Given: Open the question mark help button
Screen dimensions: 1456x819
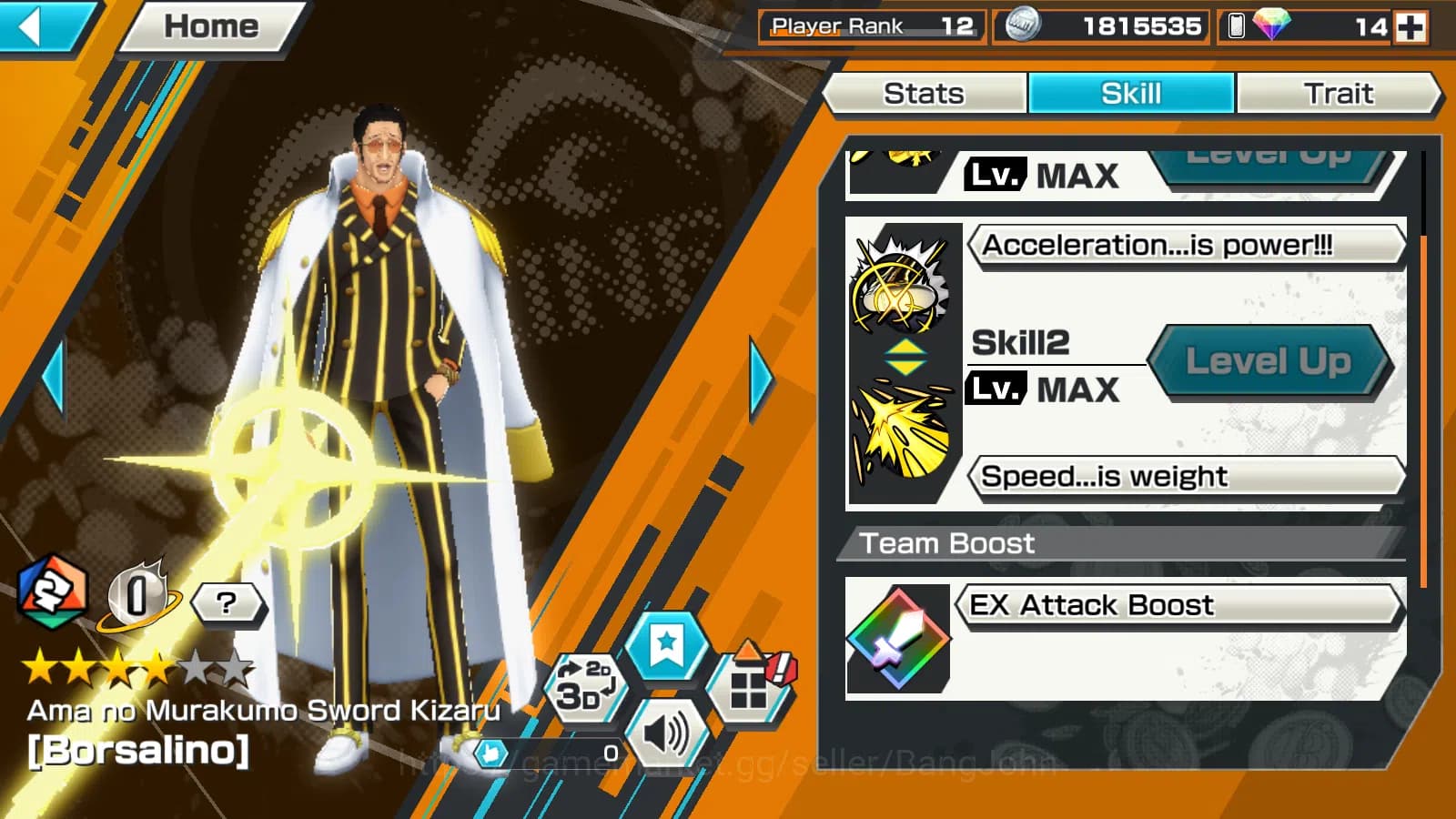Looking at the screenshot, I should click(227, 602).
